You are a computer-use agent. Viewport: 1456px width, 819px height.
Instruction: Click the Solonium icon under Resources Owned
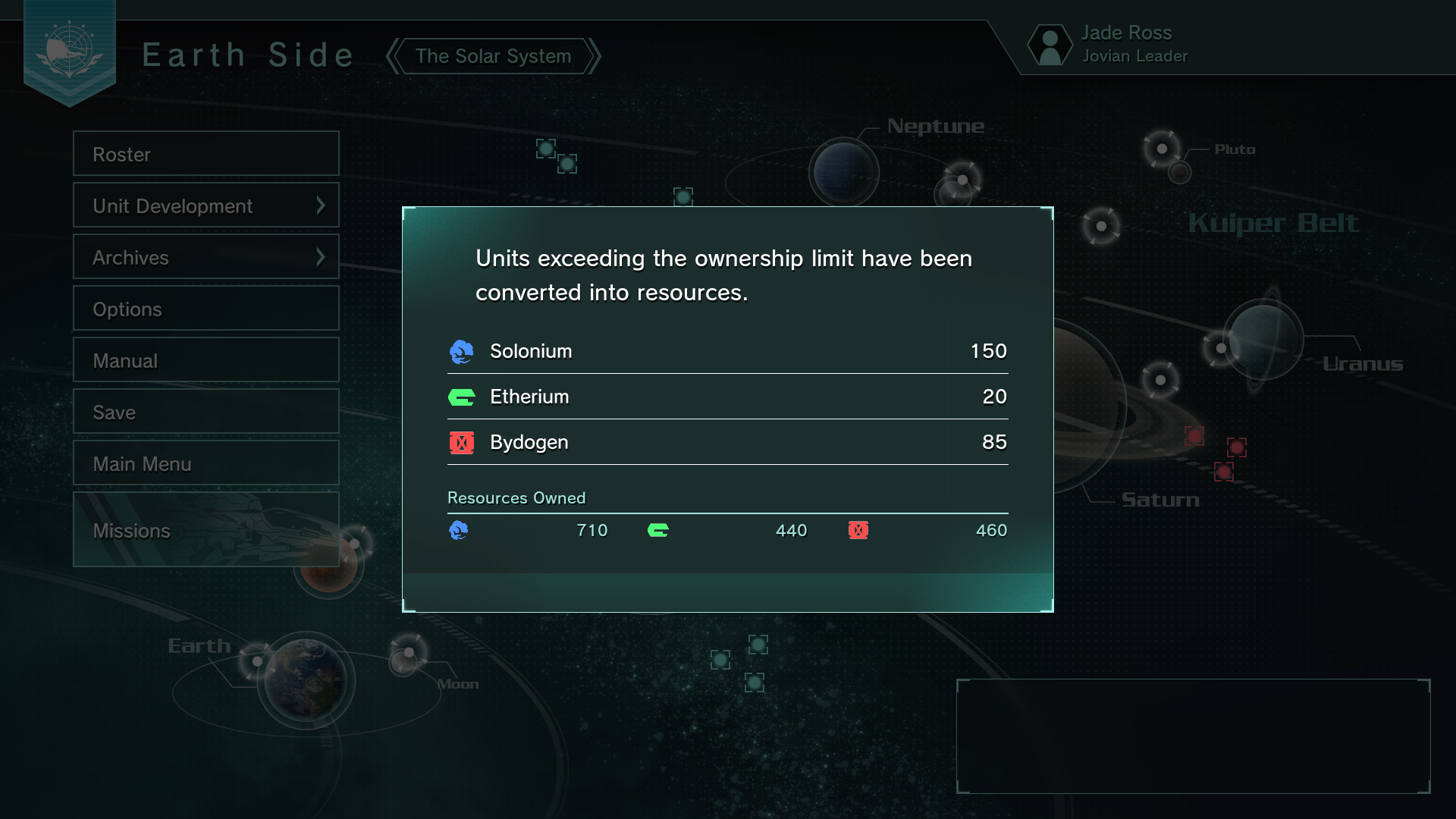460,530
